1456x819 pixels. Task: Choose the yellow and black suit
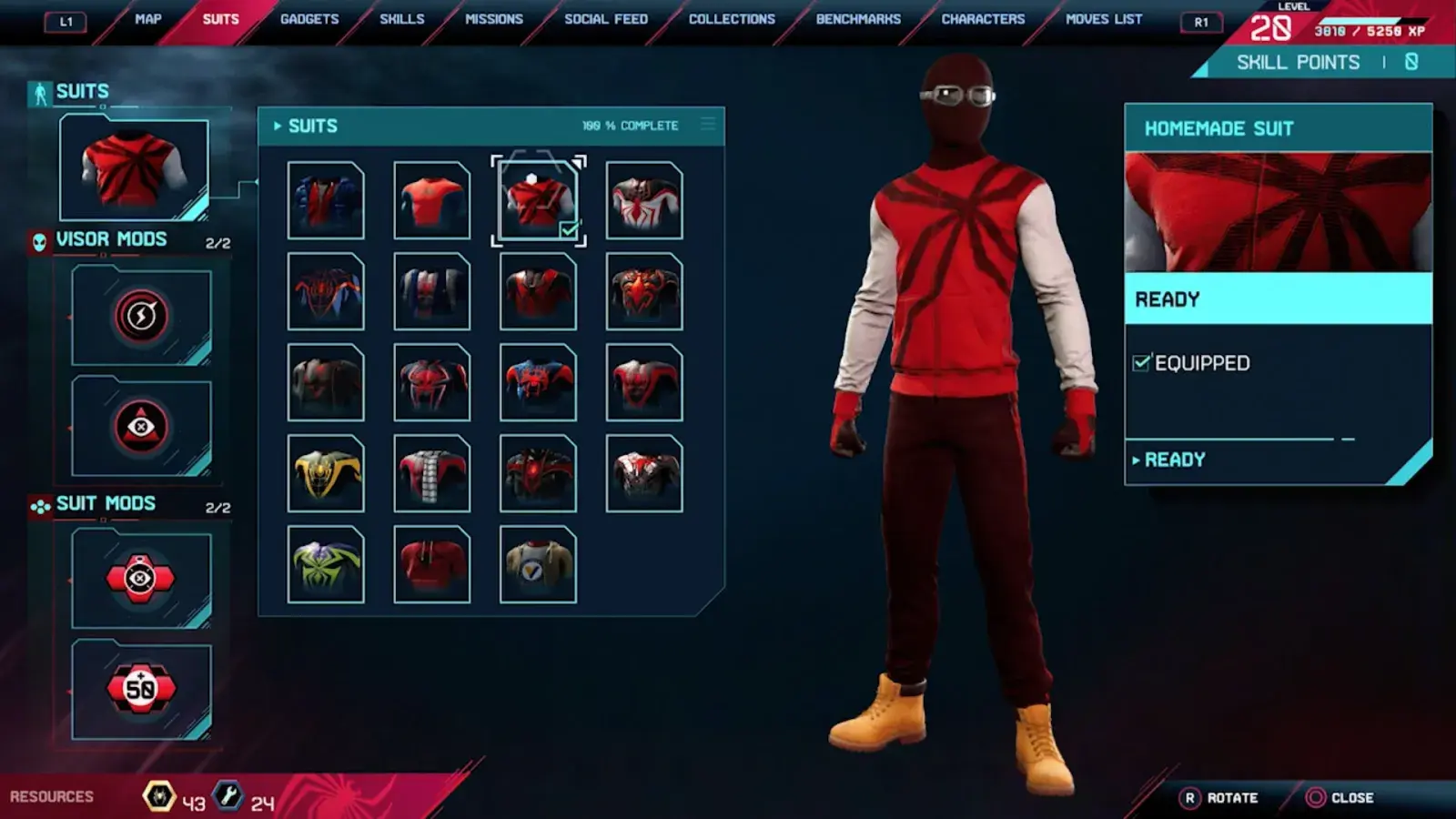point(326,474)
